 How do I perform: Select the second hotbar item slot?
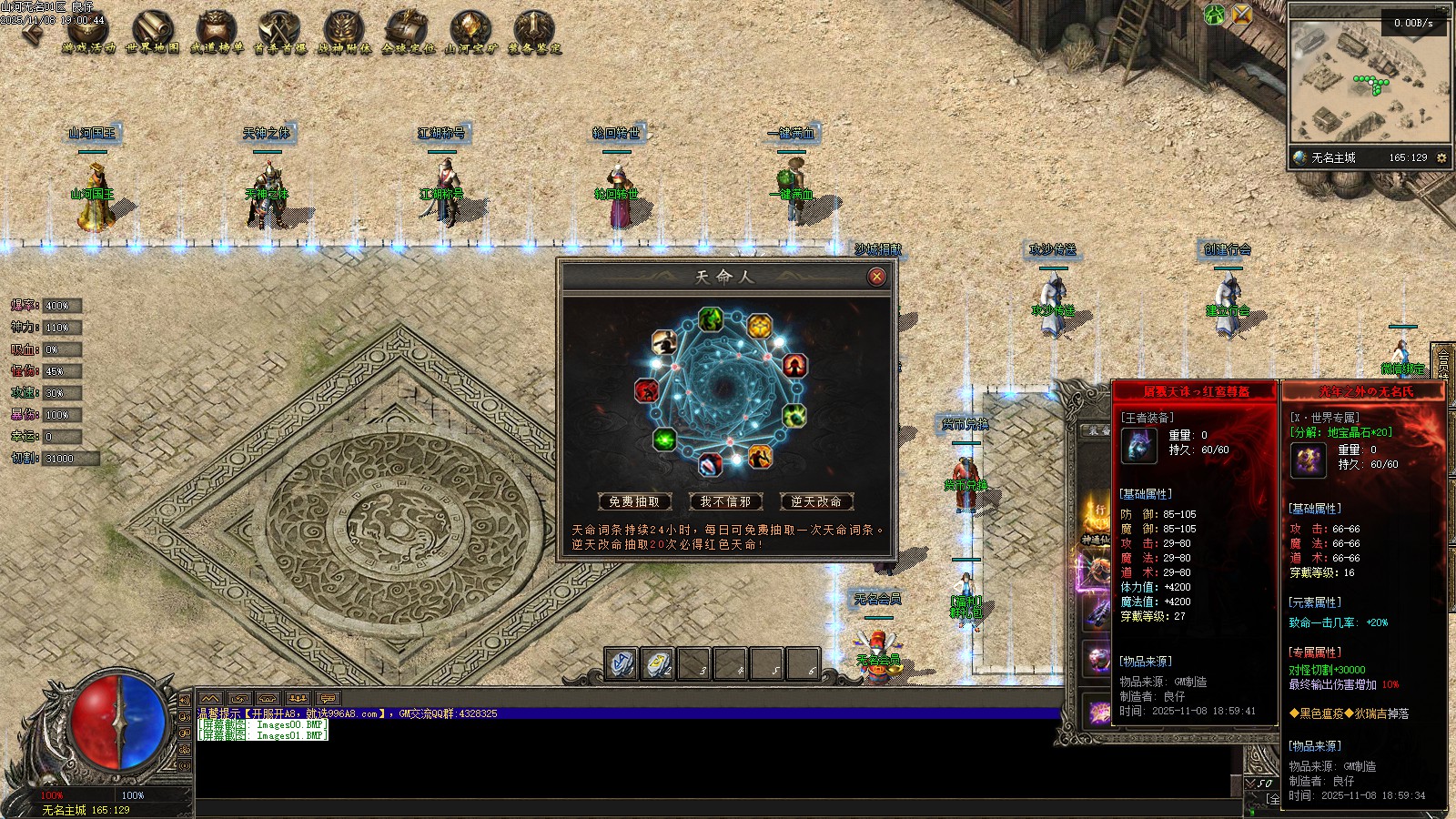coord(658,663)
